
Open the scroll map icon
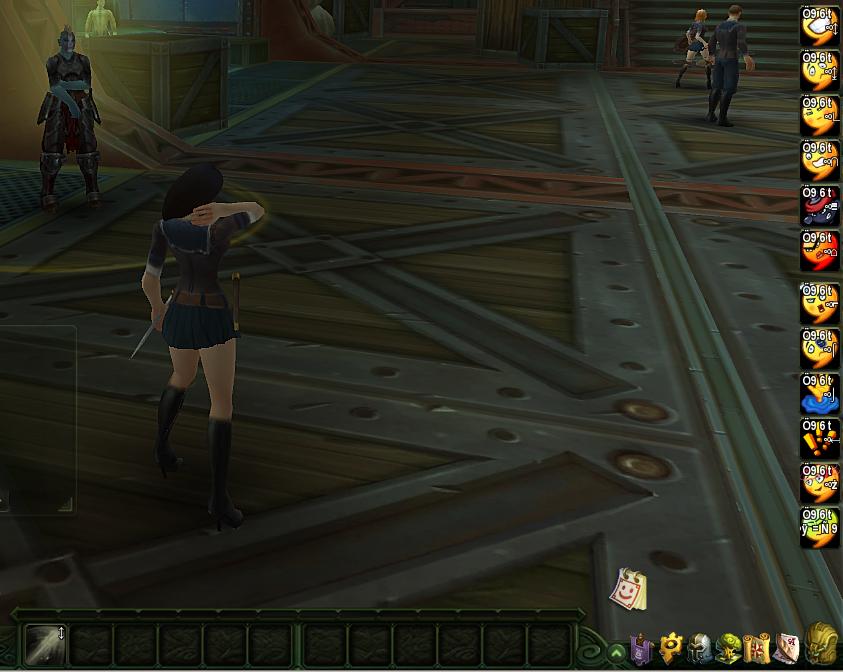pyautogui.click(x=758, y=649)
